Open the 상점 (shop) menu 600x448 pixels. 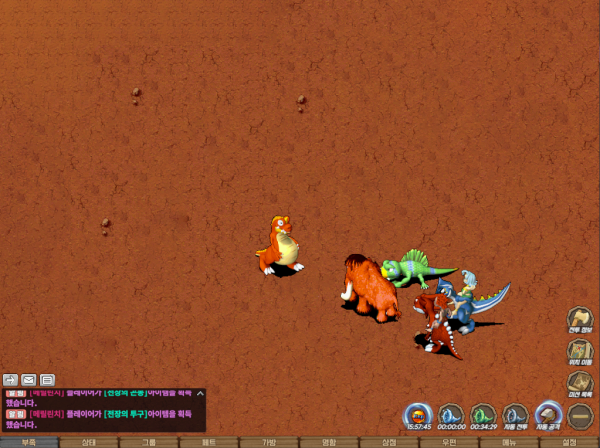click(389, 441)
